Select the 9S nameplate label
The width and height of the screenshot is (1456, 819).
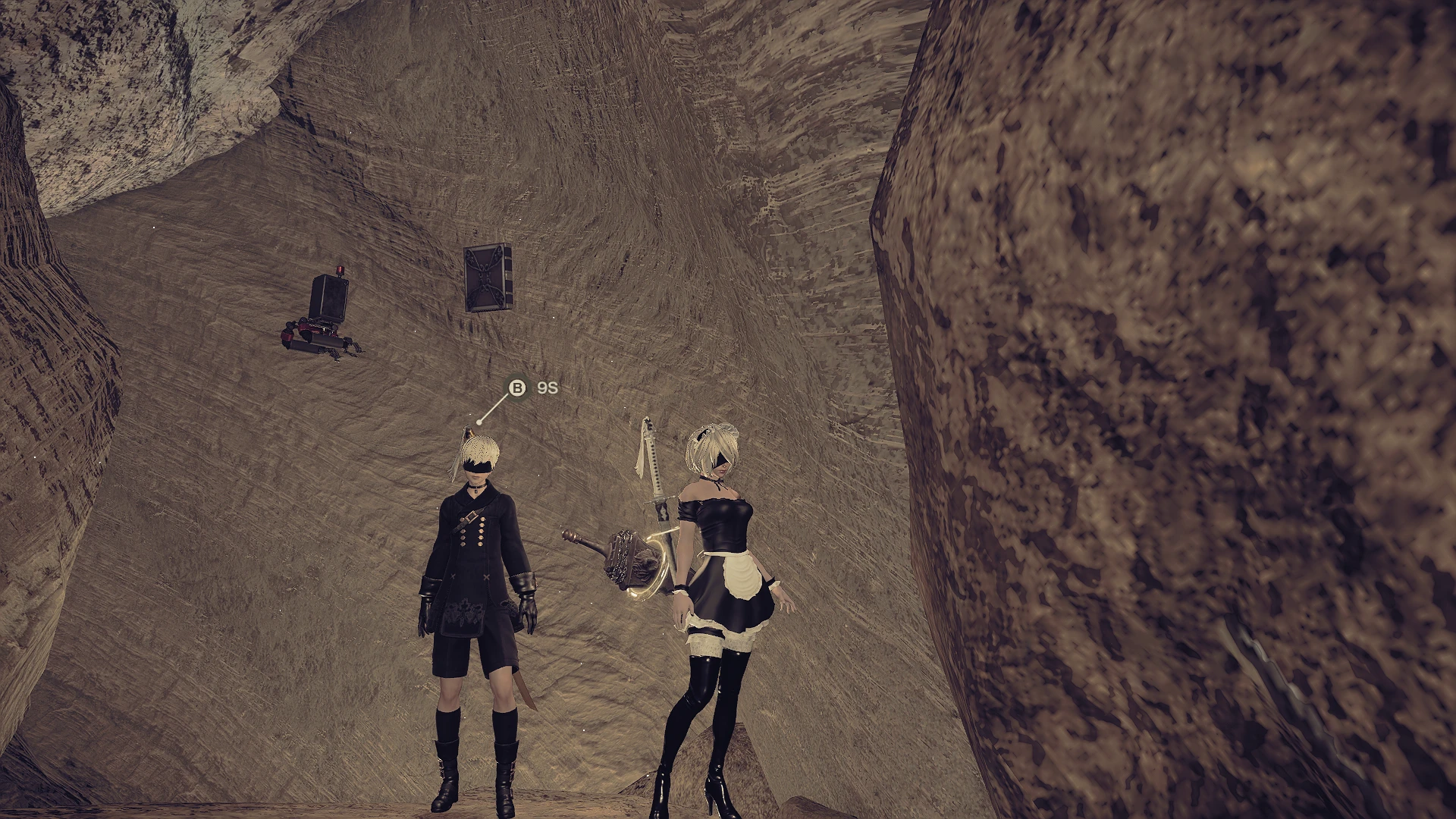[x=548, y=388]
